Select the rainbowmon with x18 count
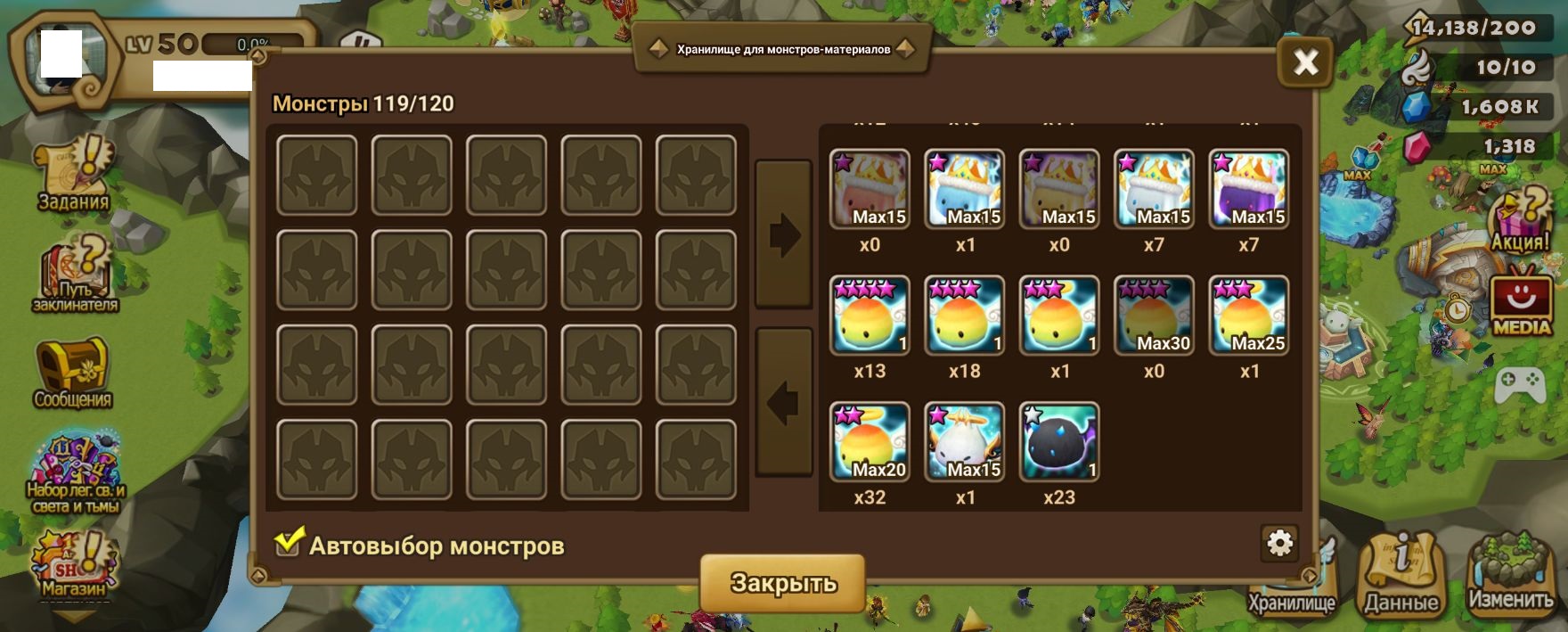 pyautogui.click(x=965, y=316)
